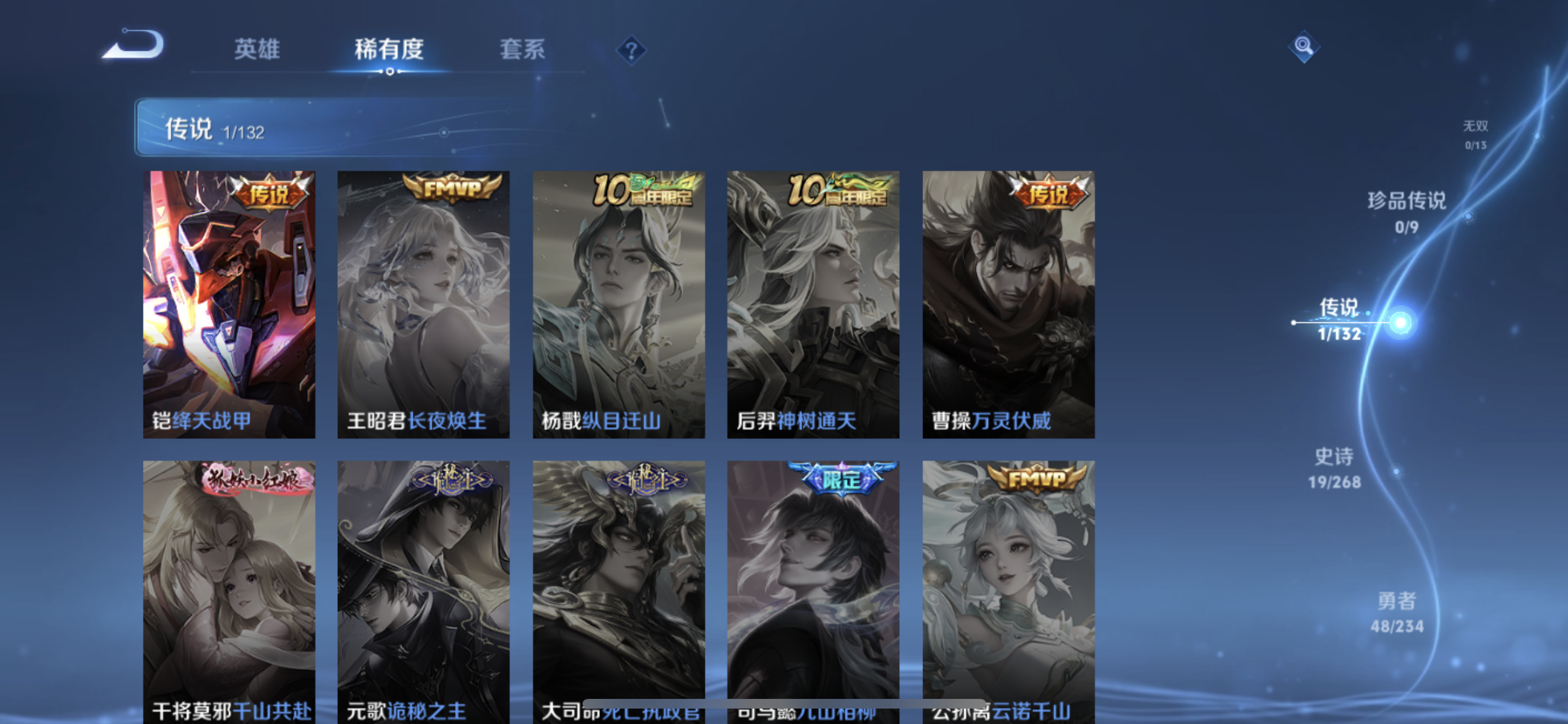The width and height of the screenshot is (1568, 724).
Task: Click the FMVP badge on 王昭君 skin
Action: [450, 192]
